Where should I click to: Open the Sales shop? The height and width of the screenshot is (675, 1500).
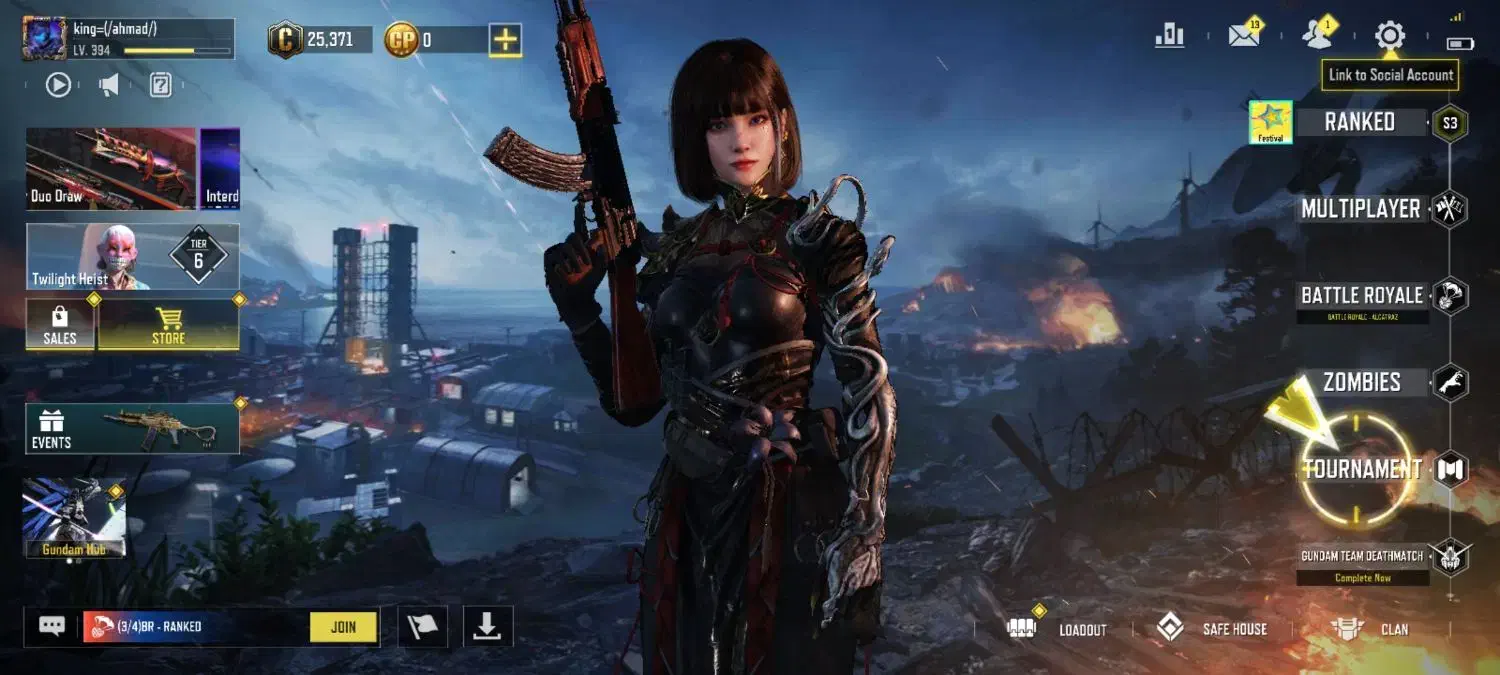[x=60, y=325]
